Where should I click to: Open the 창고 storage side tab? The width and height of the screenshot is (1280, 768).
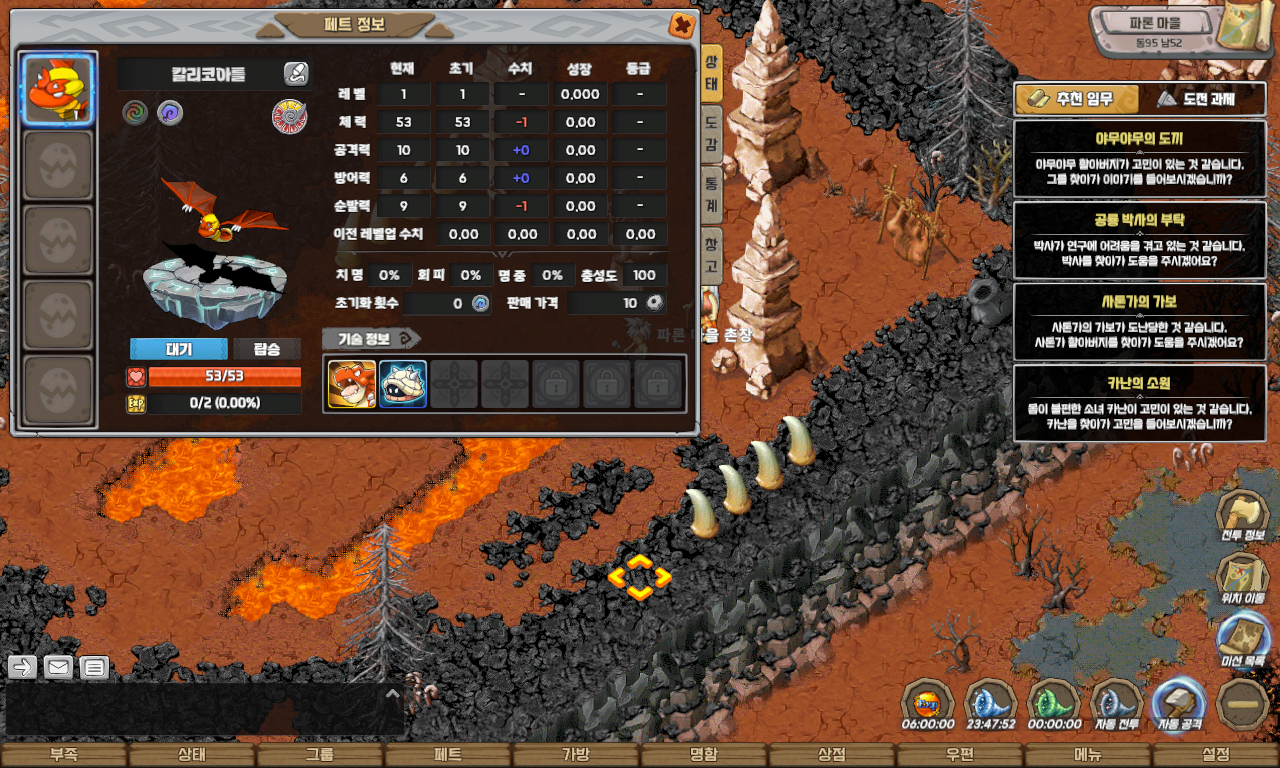(x=711, y=255)
